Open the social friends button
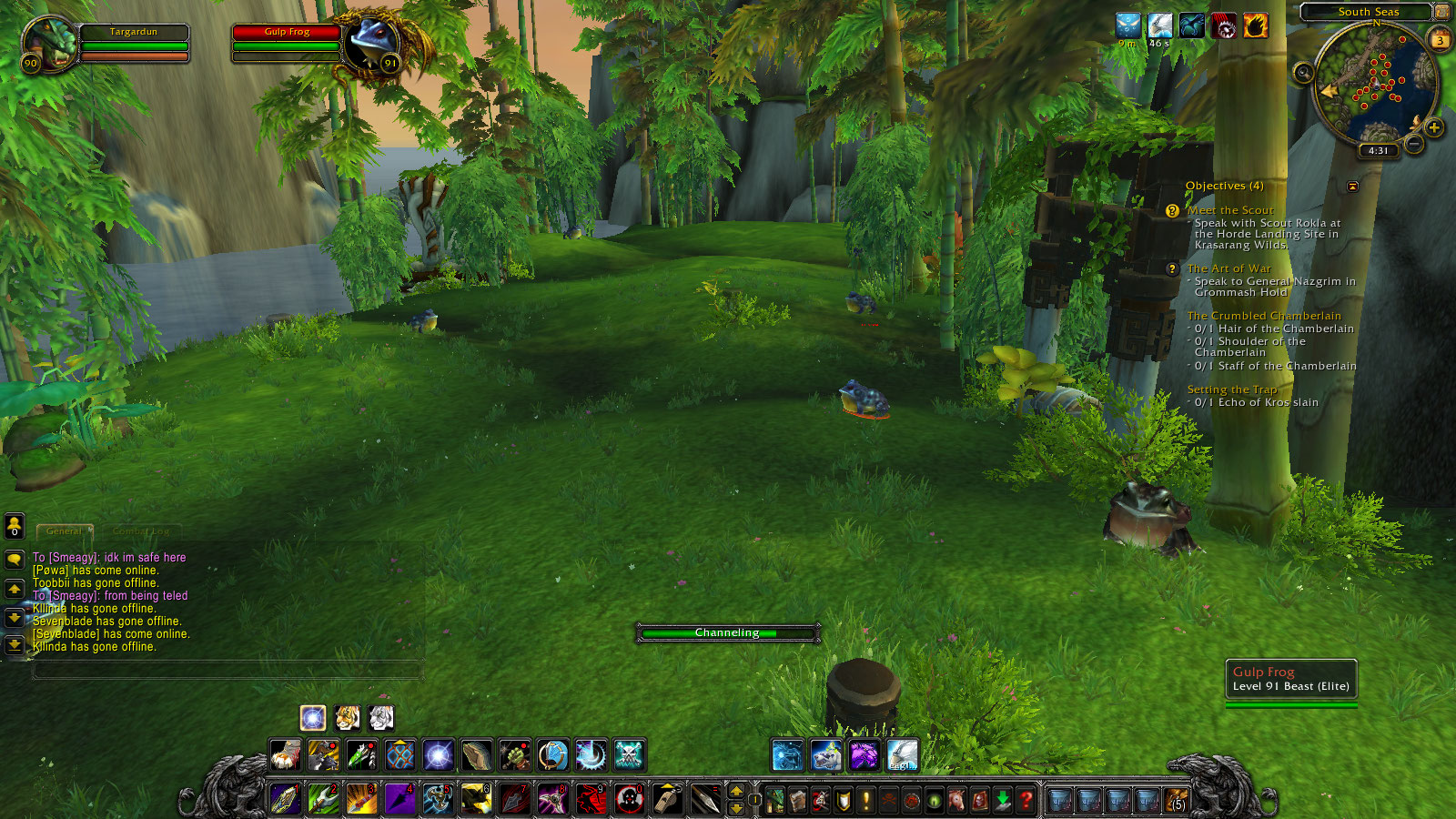The height and width of the screenshot is (819, 1456). [15, 525]
